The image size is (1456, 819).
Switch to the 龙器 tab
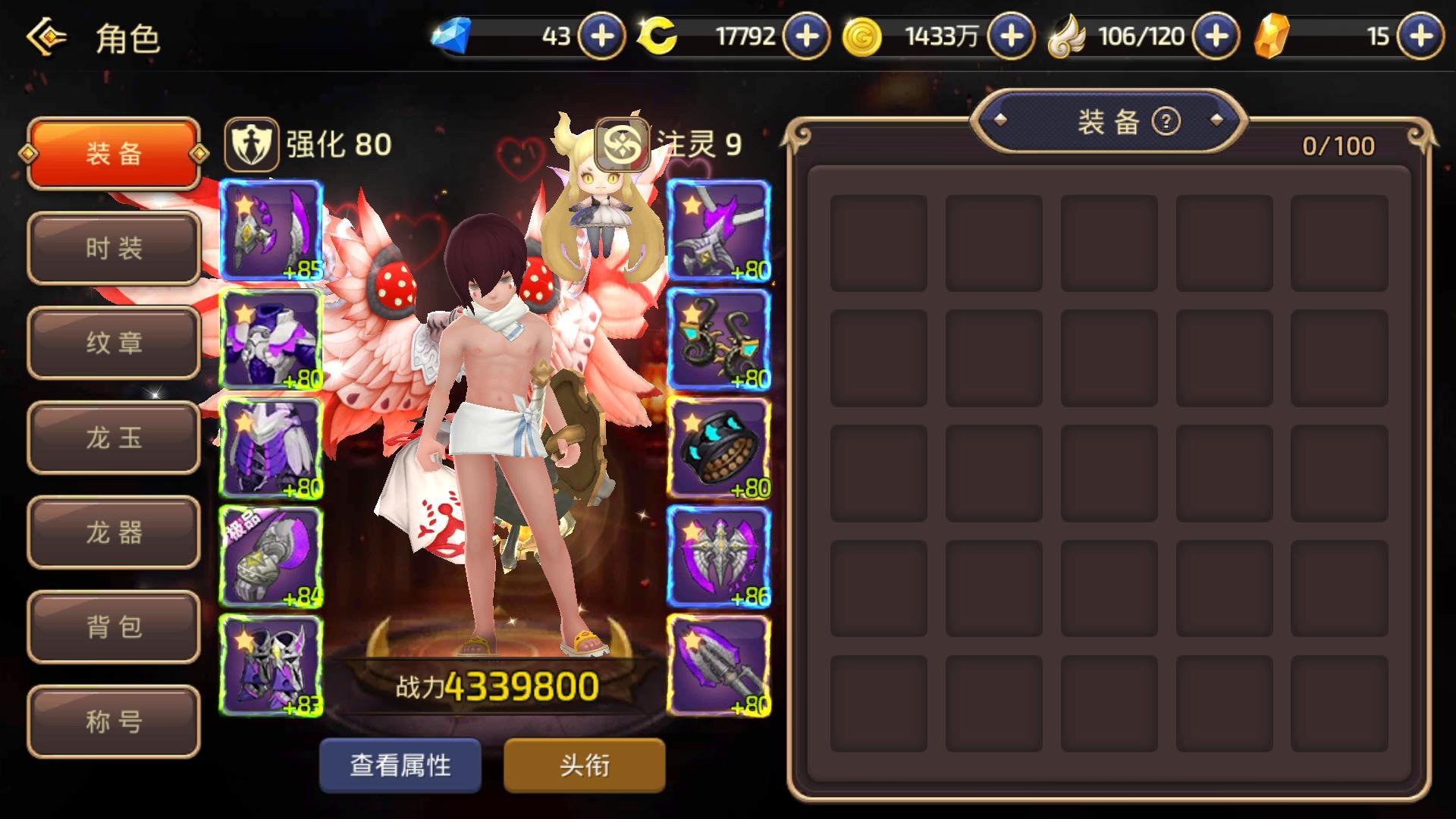coord(114,532)
